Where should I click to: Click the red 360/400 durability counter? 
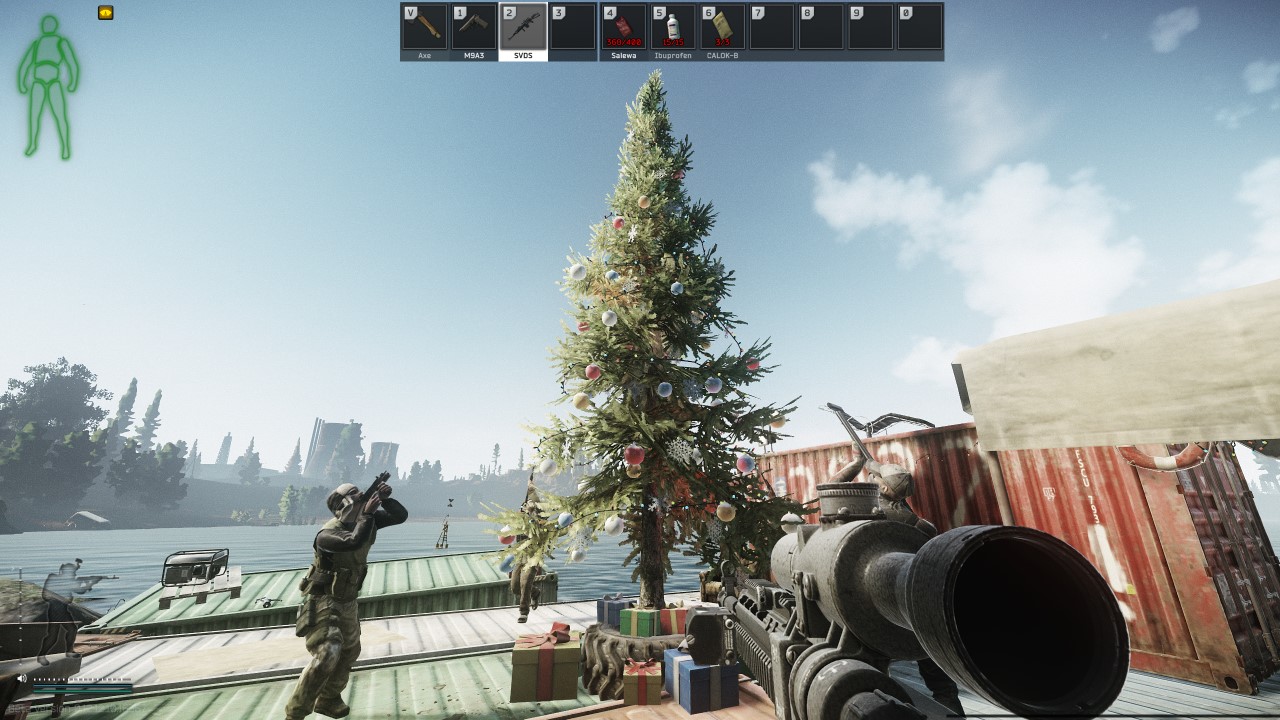point(623,42)
